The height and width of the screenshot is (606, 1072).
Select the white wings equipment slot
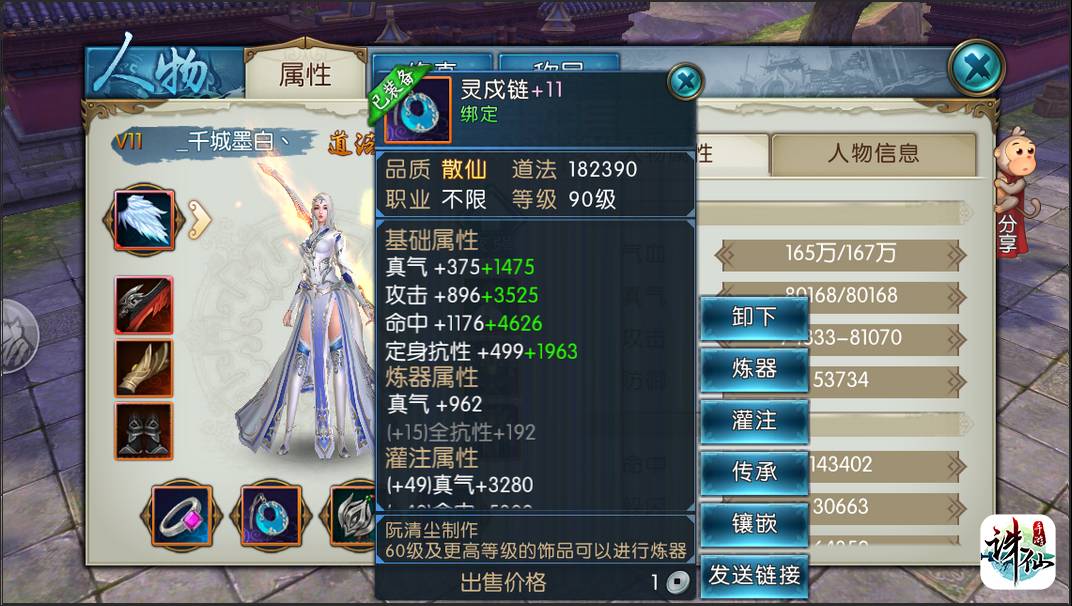(144, 220)
